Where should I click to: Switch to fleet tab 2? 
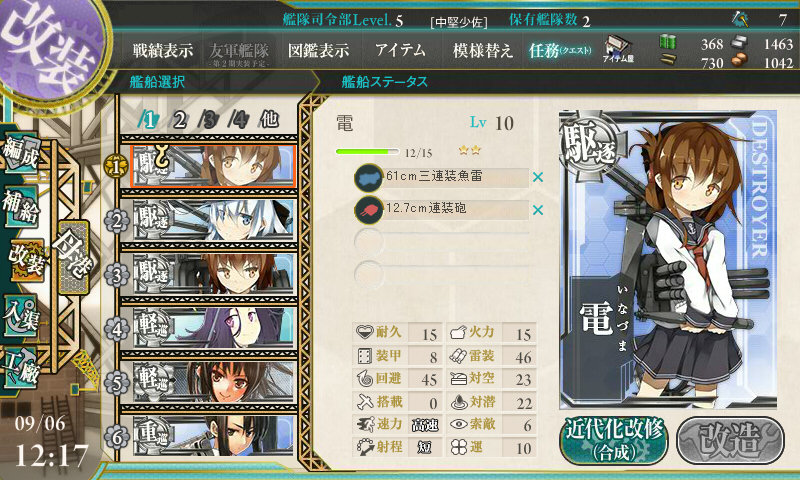point(180,120)
